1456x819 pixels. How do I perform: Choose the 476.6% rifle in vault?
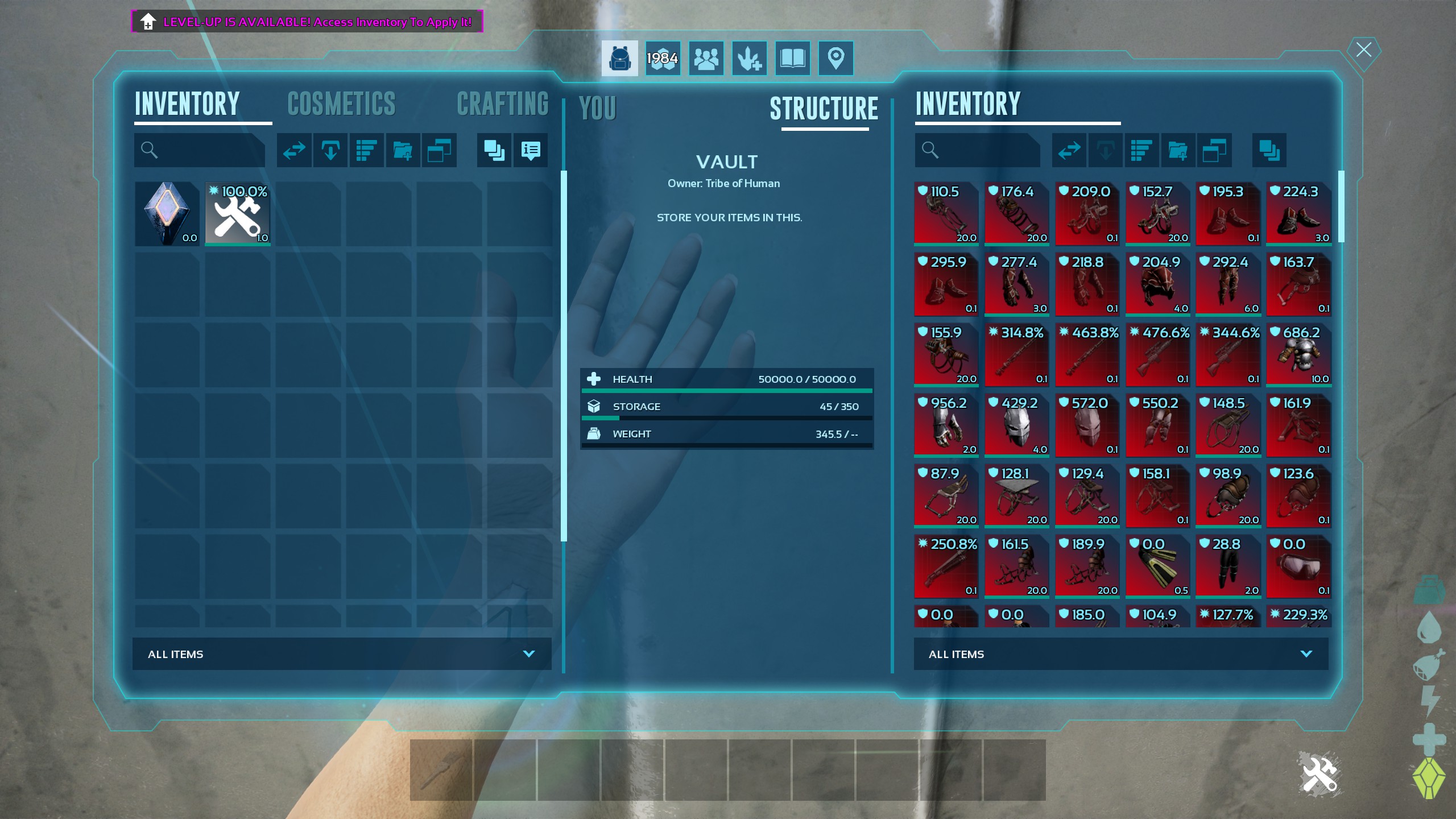click(x=1157, y=355)
